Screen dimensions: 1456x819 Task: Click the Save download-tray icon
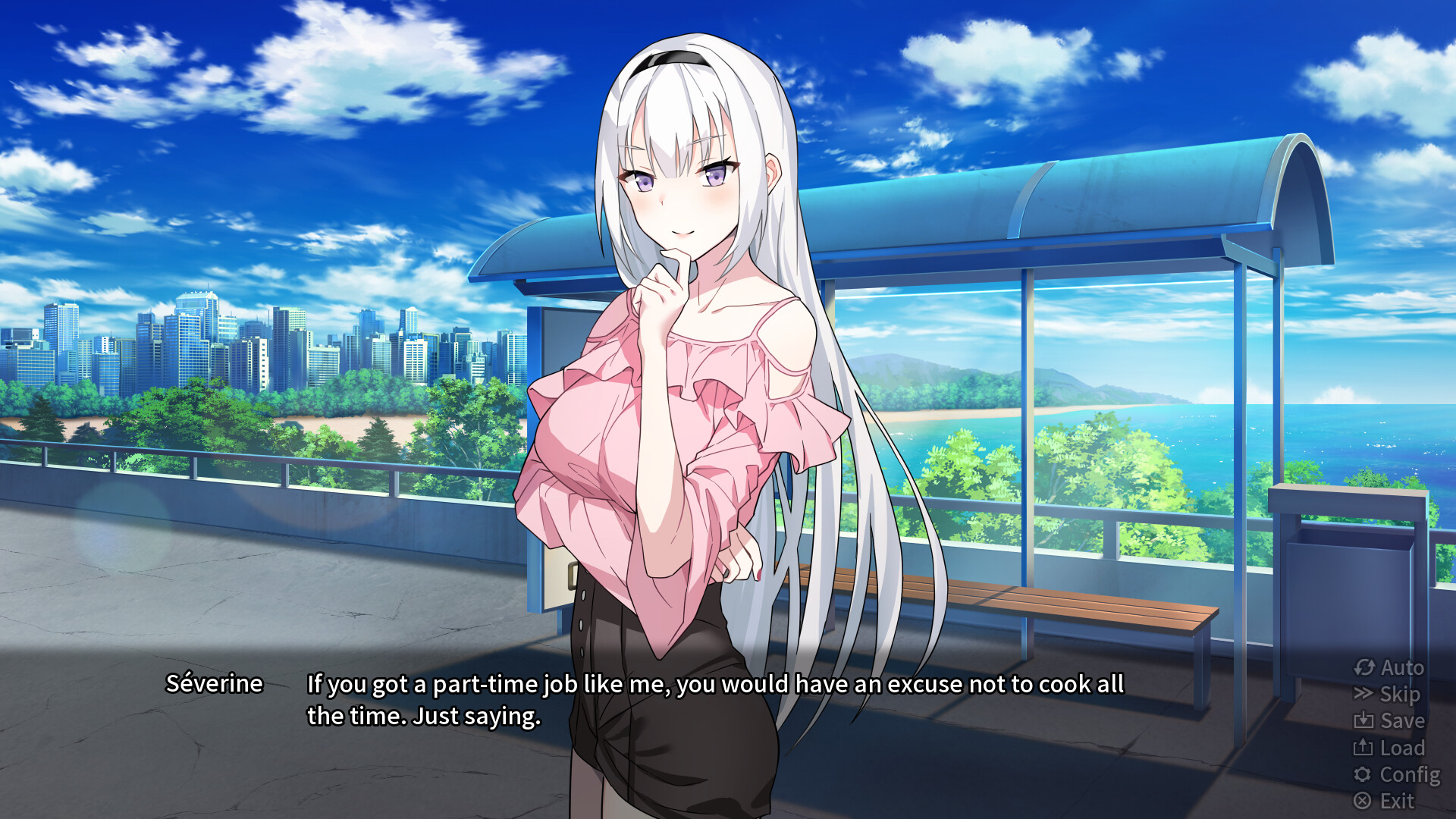(1365, 721)
